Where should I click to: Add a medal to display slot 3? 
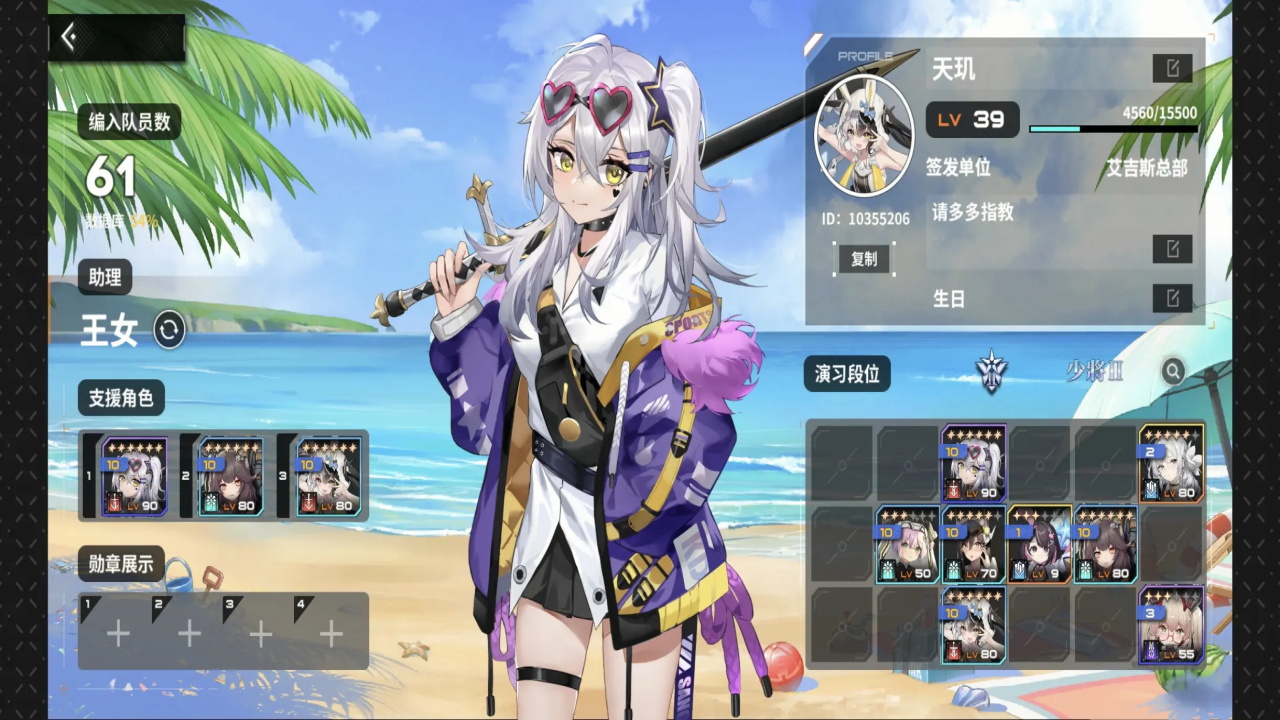click(260, 633)
